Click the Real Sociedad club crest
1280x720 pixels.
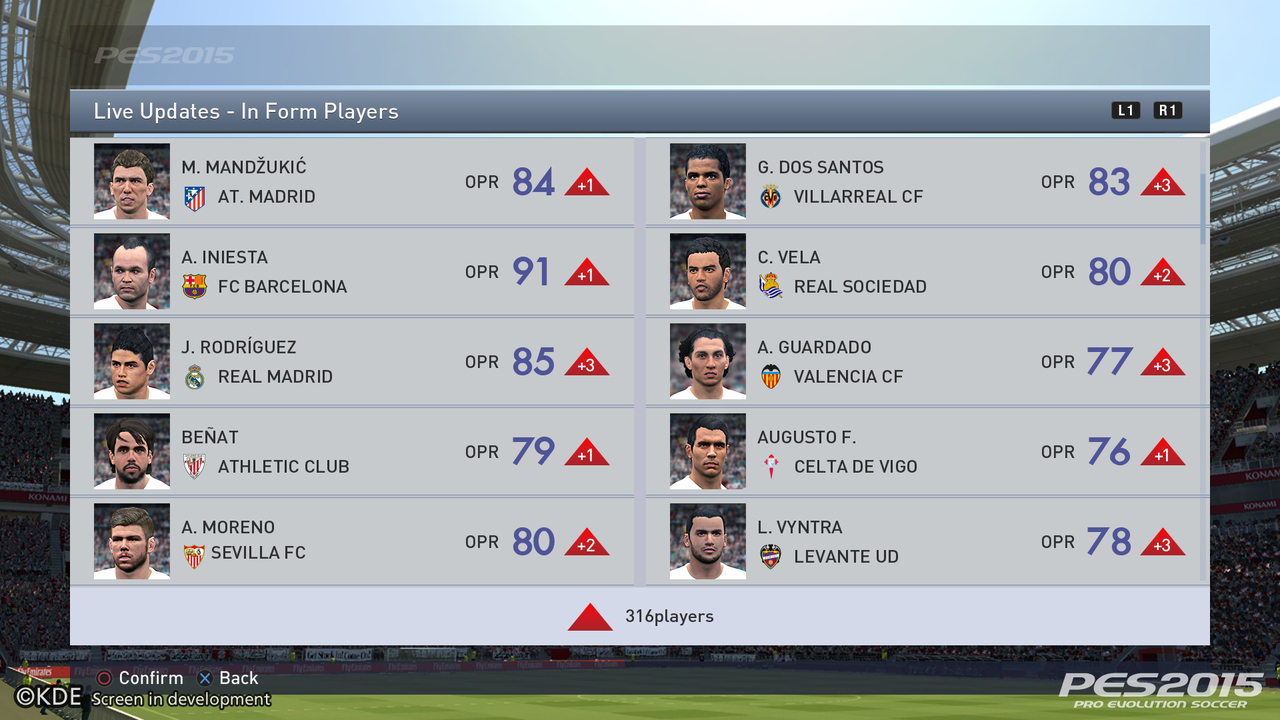[x=770, y=286]
